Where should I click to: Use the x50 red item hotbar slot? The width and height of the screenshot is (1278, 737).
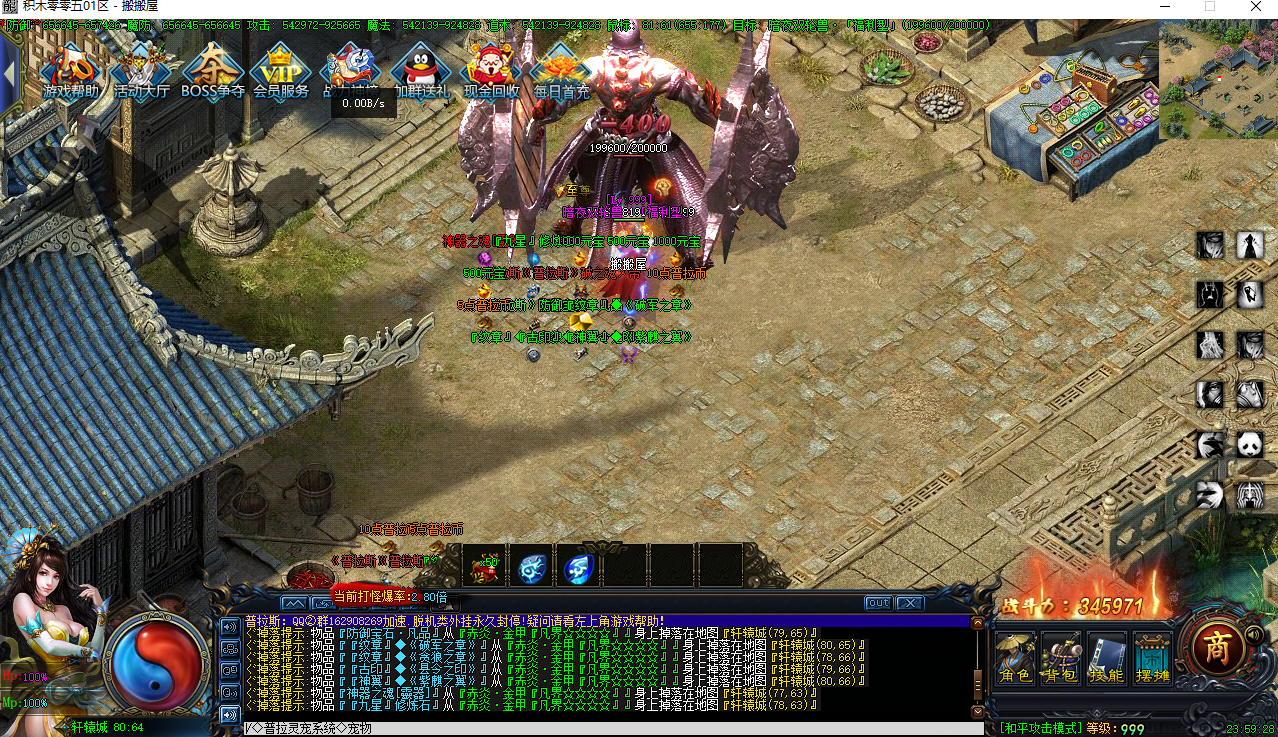(484, 567)
